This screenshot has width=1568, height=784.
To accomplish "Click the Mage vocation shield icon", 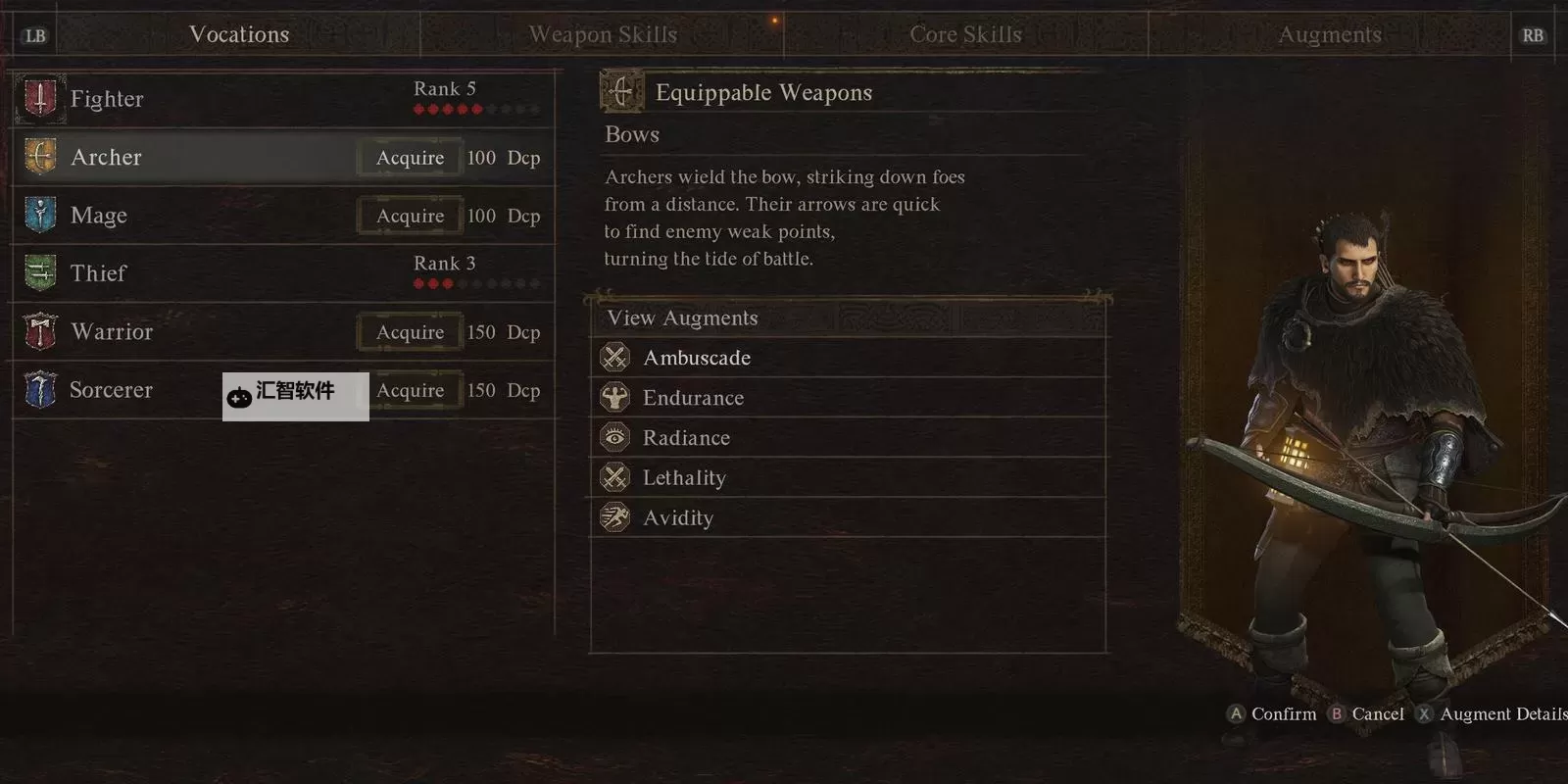I will click(40, 216).
